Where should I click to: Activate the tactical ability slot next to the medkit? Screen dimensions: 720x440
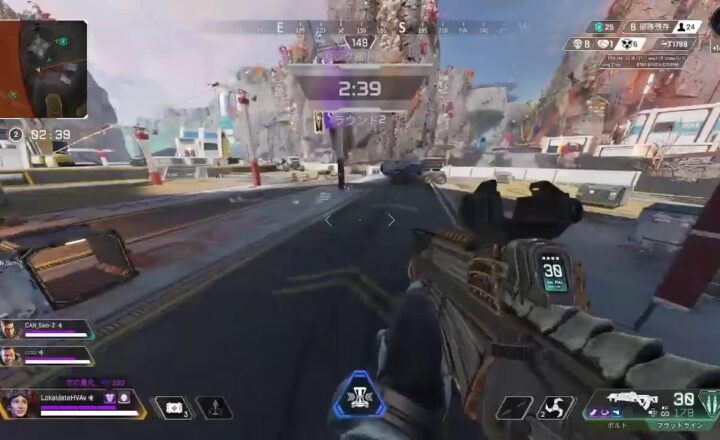(x=212, y=407)
